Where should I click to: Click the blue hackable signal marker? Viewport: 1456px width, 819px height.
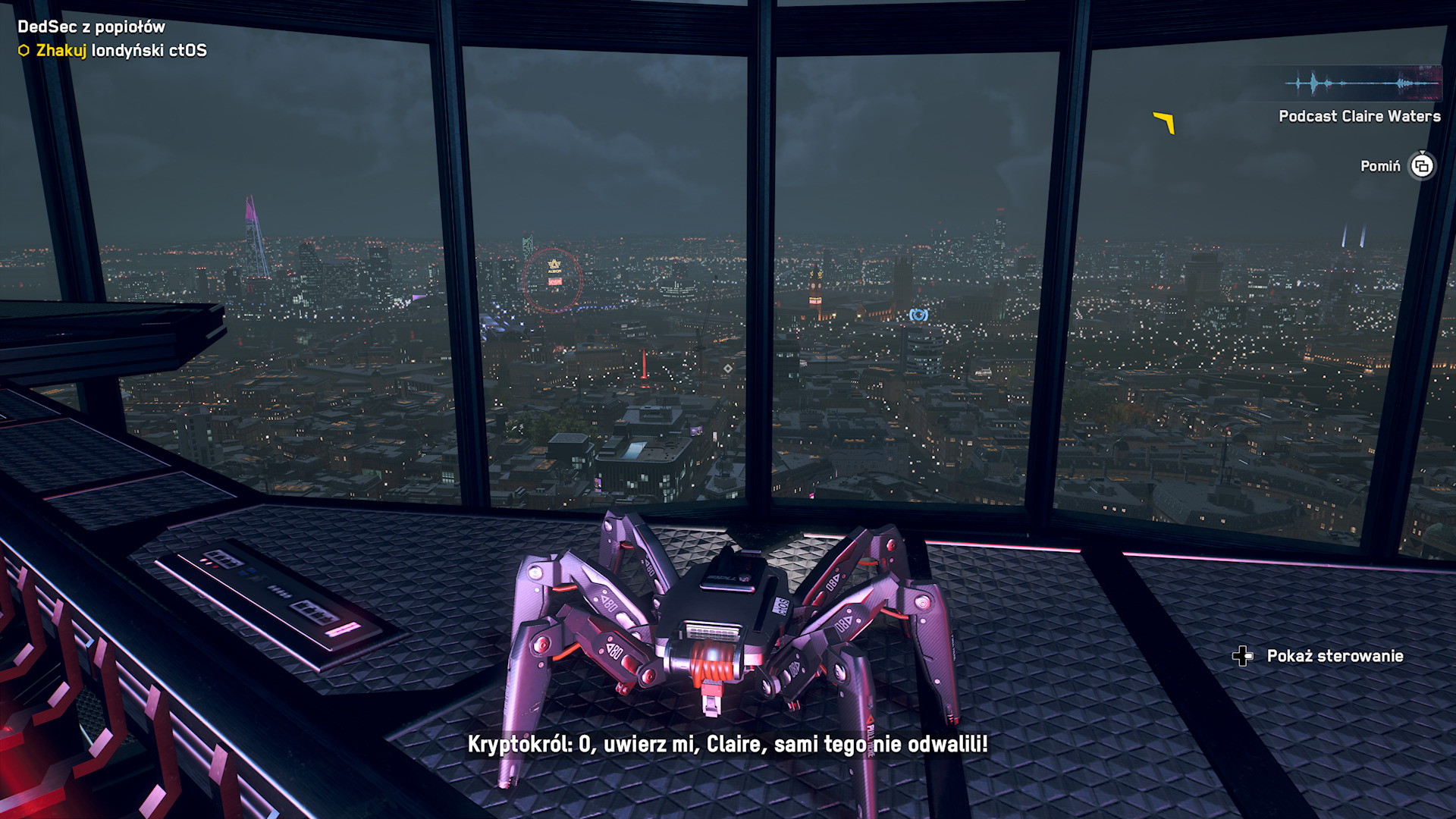coord(918,315)
